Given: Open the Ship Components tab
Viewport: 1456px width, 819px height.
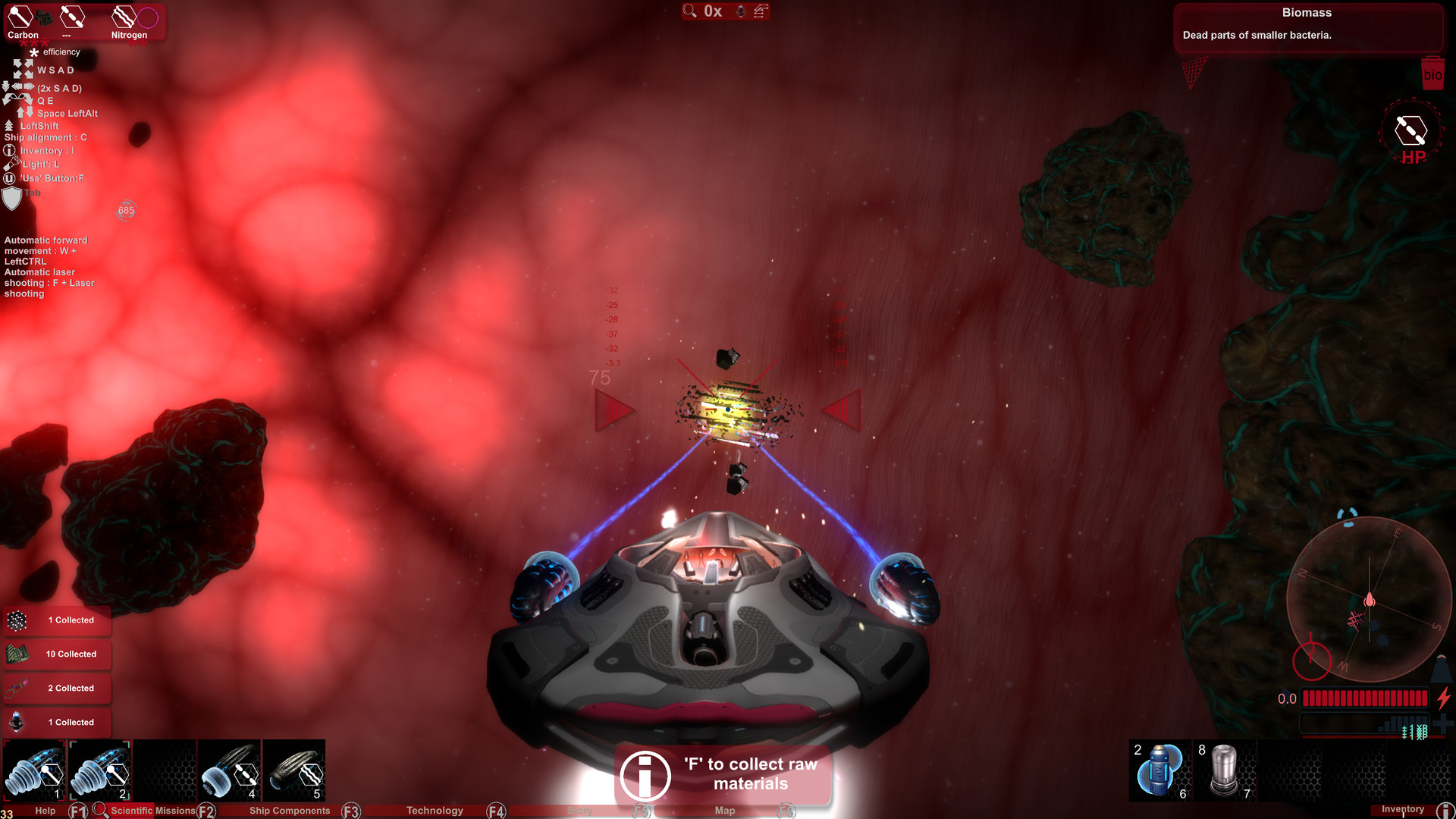Looking at the screenshot, I should click(290, 811).
